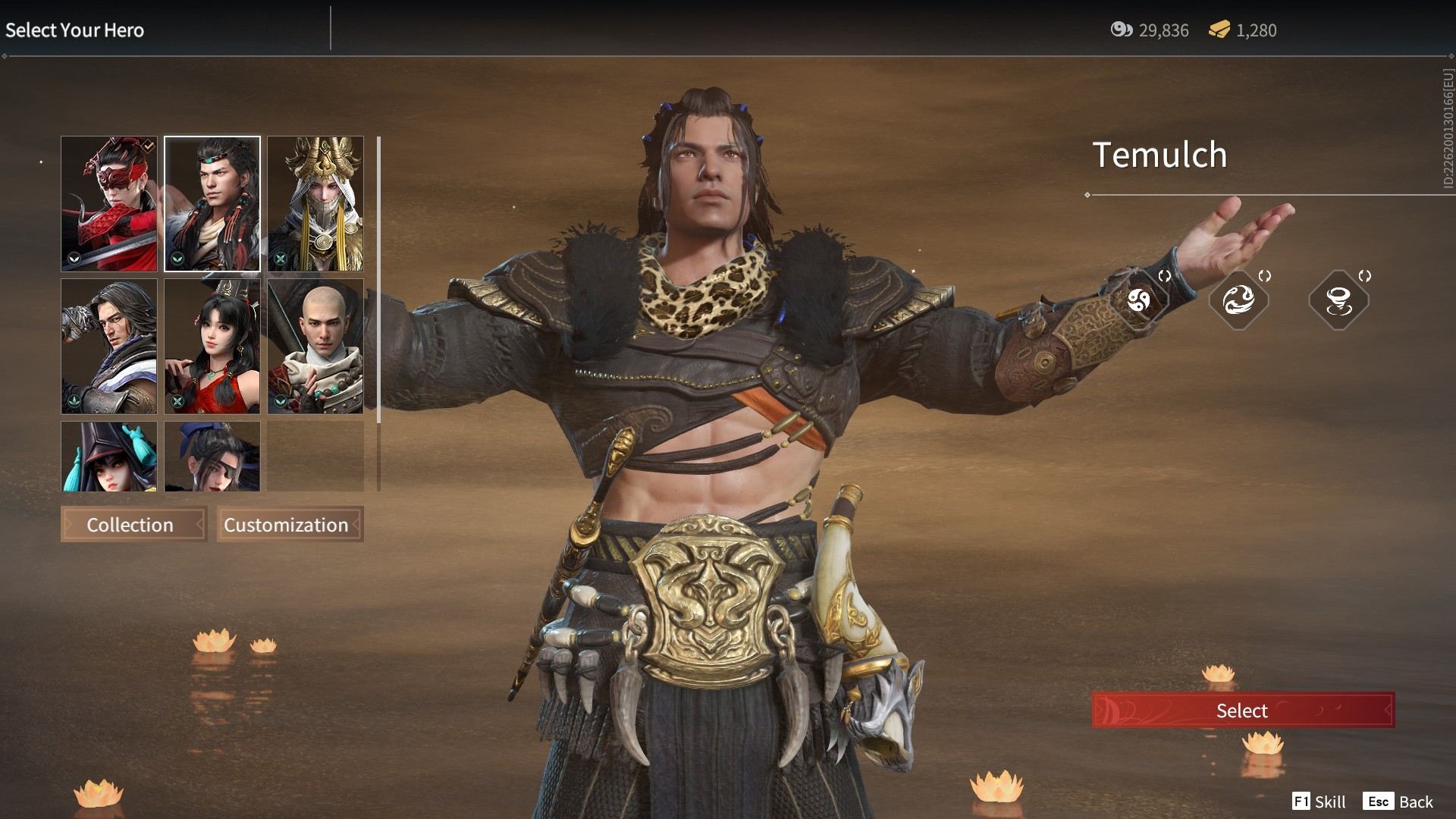Choose the red-dressed girl with twin tails

[212, 346]
